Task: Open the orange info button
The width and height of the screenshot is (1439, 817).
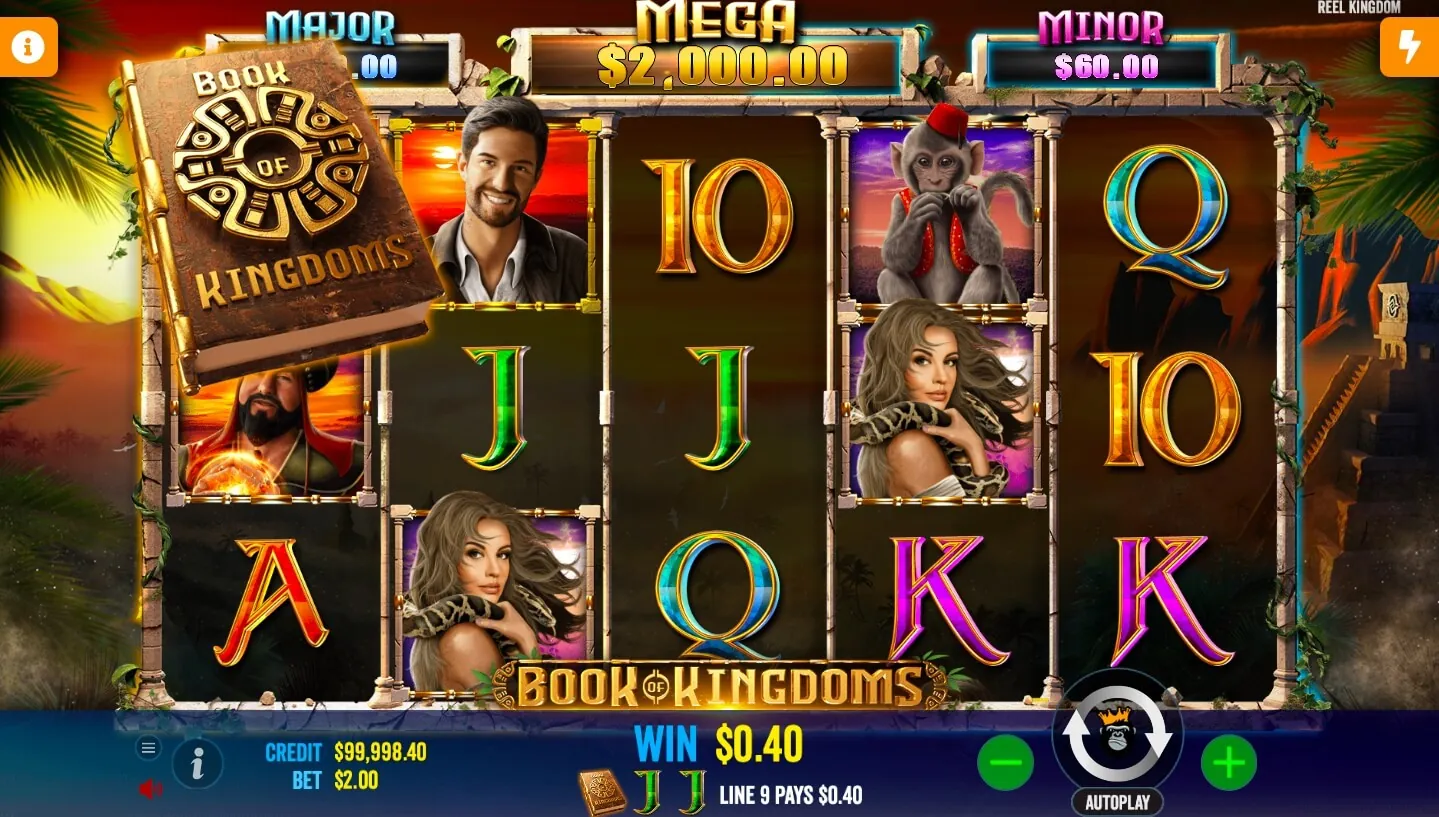Action: (x=28, y=46)
